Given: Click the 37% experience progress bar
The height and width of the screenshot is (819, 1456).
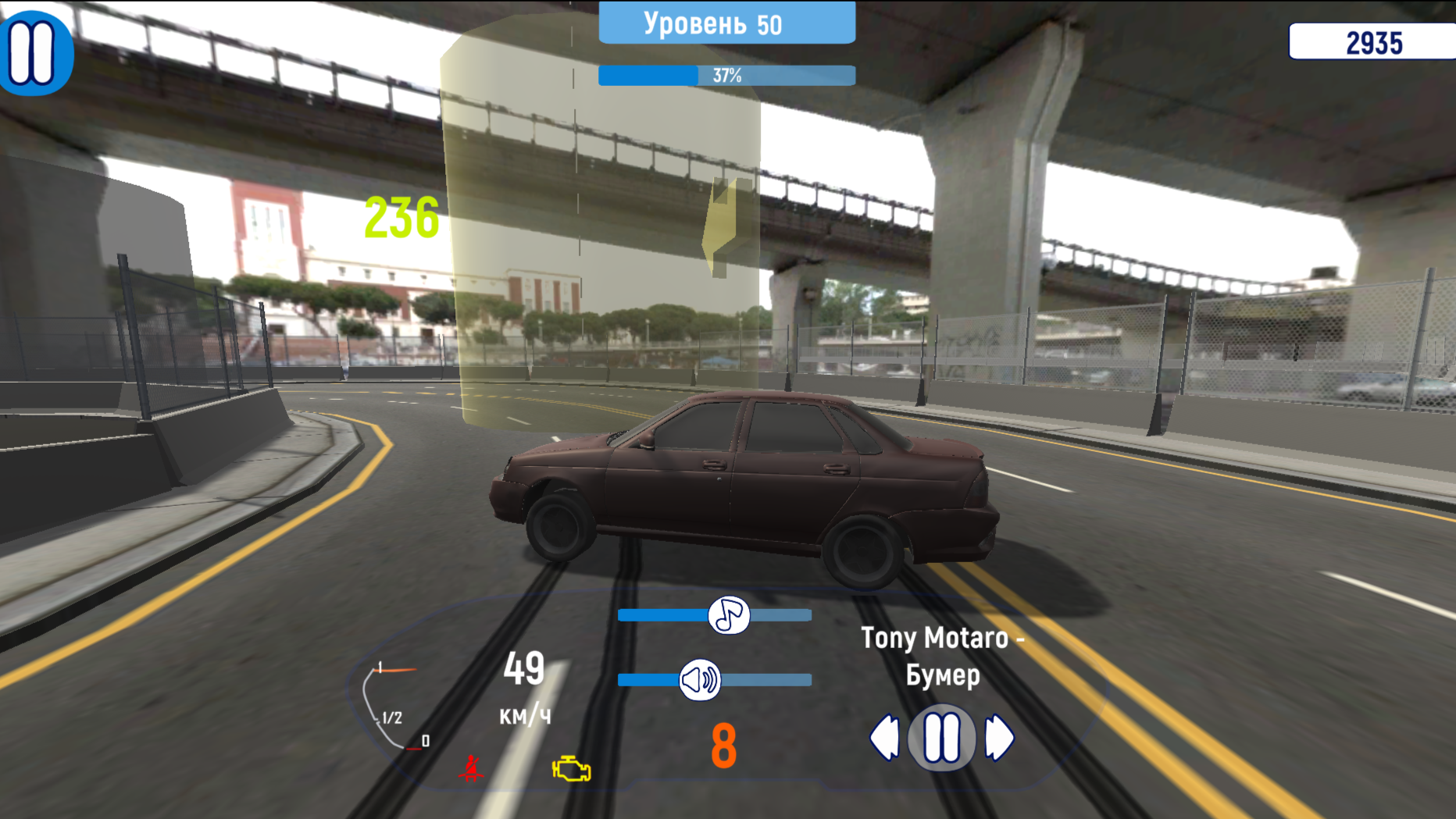Looking at the screenshot, I should pos(726,76).
